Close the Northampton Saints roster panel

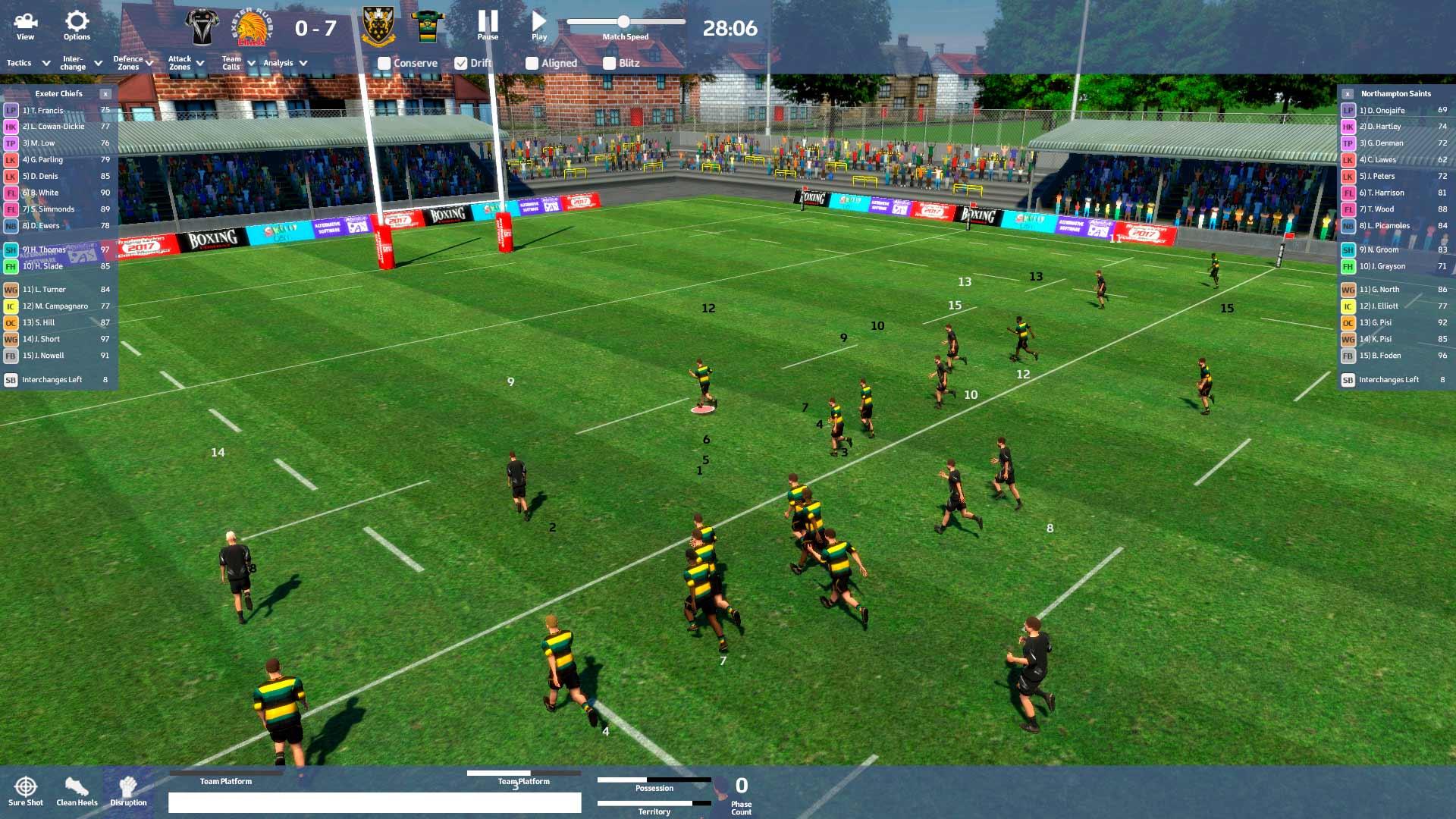point(1348,94)
